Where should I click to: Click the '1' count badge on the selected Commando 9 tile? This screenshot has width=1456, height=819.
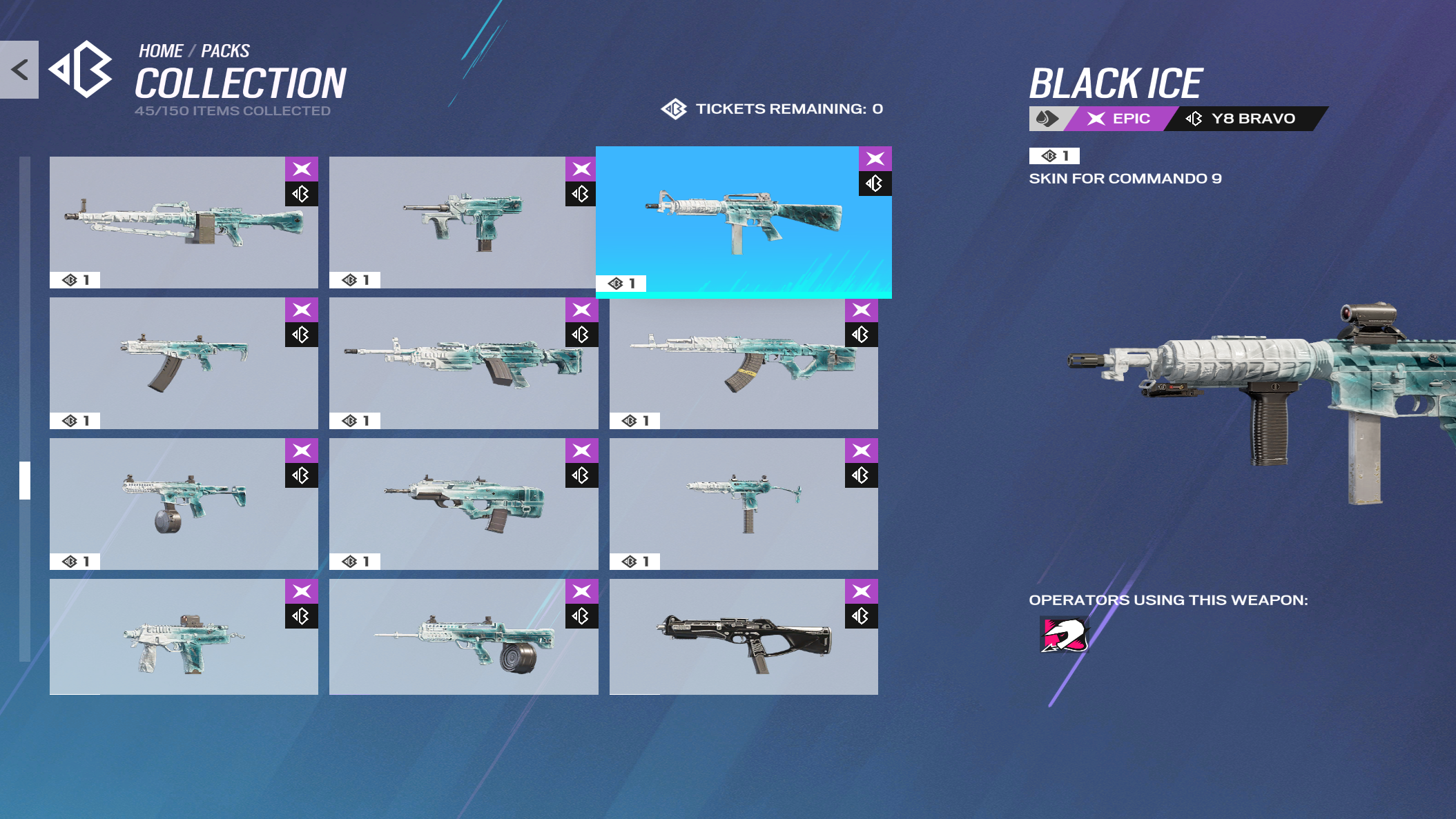(621, 283)
